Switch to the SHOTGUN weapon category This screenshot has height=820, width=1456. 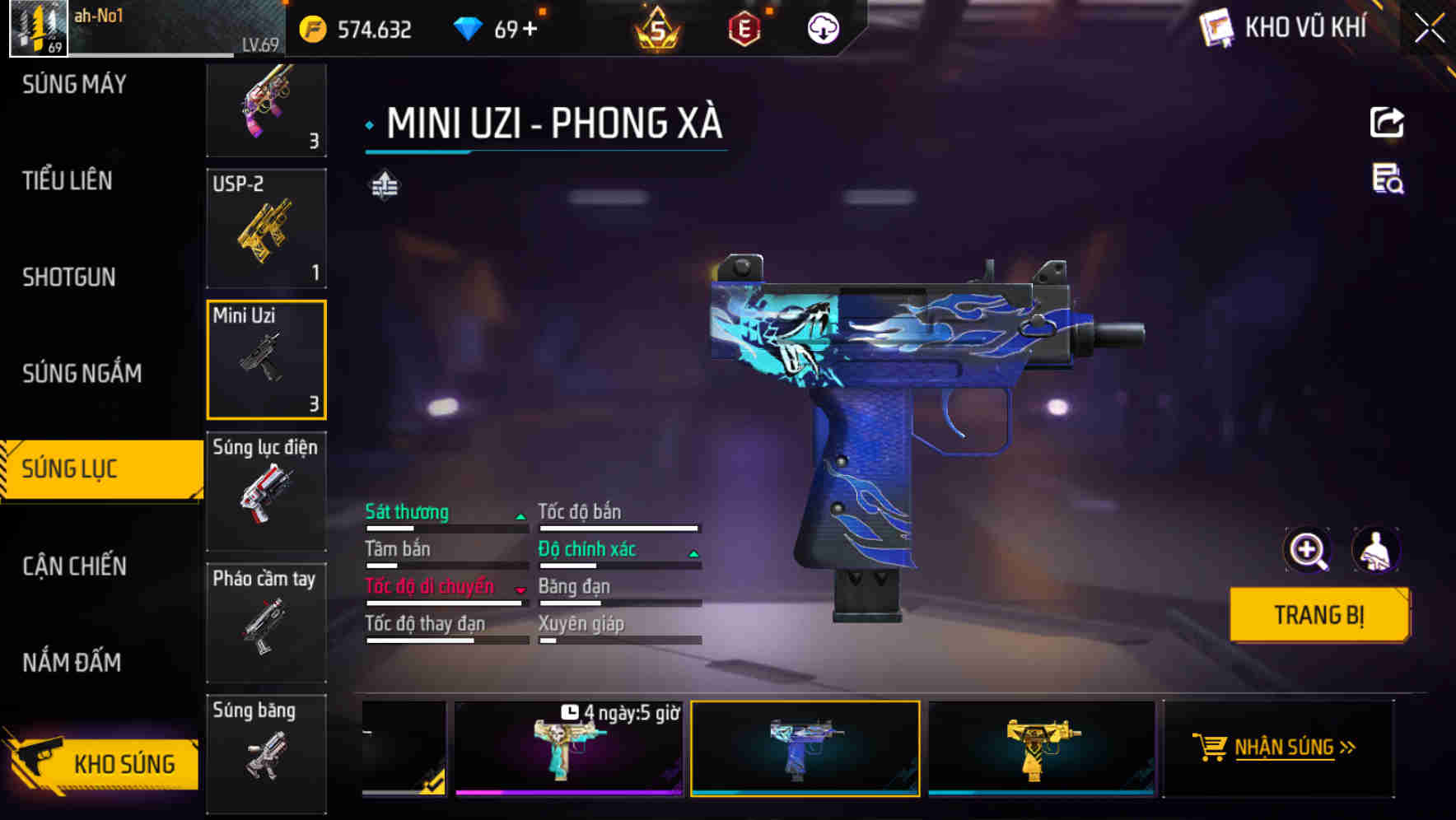70,277
